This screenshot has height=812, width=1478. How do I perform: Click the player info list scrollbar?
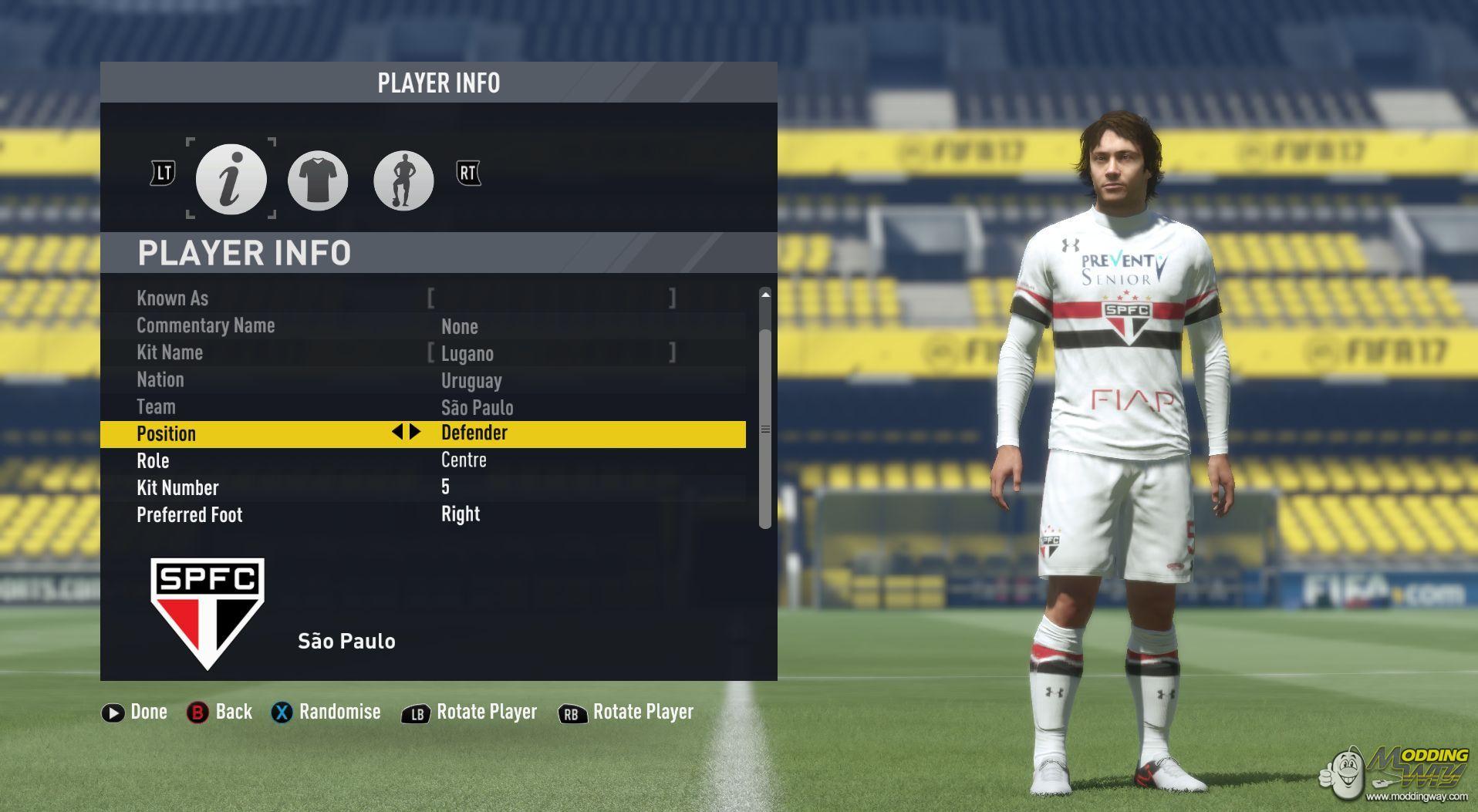coord(765,428)
